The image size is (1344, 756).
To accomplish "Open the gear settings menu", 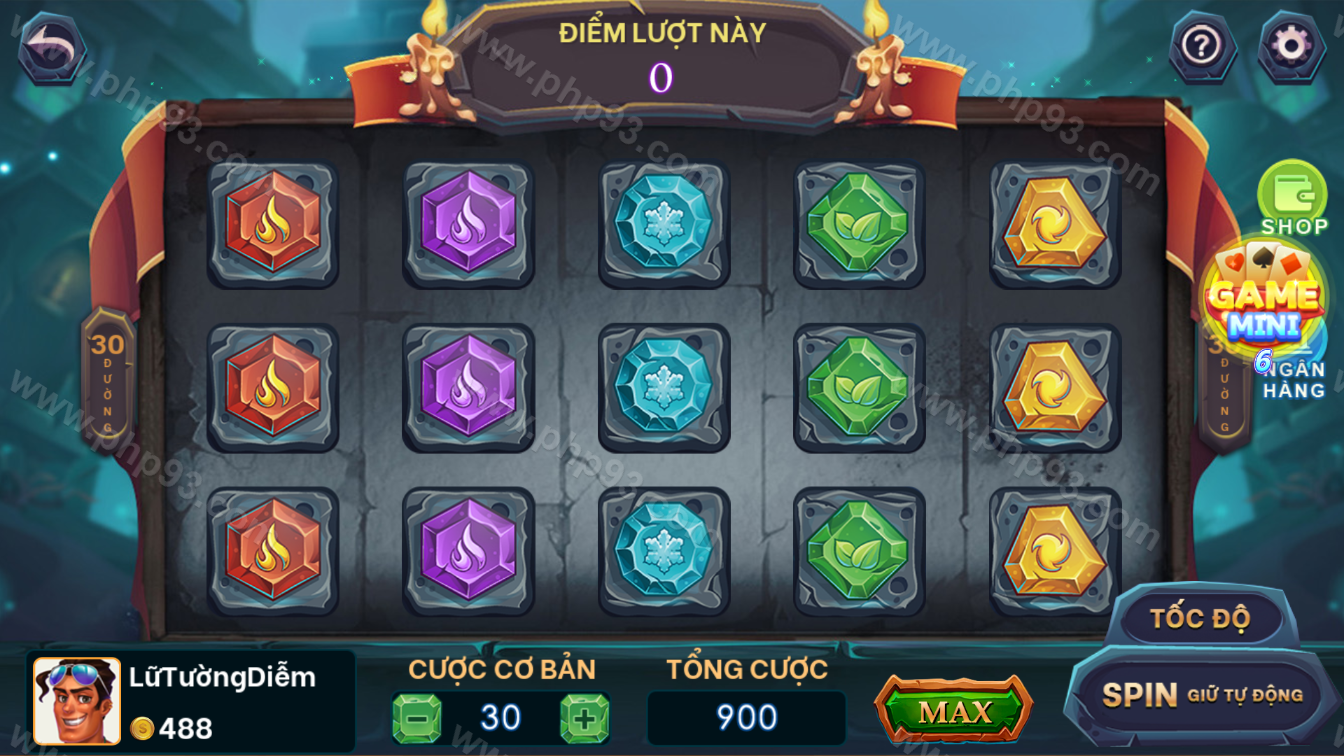I will click(x=1290, y=46).
